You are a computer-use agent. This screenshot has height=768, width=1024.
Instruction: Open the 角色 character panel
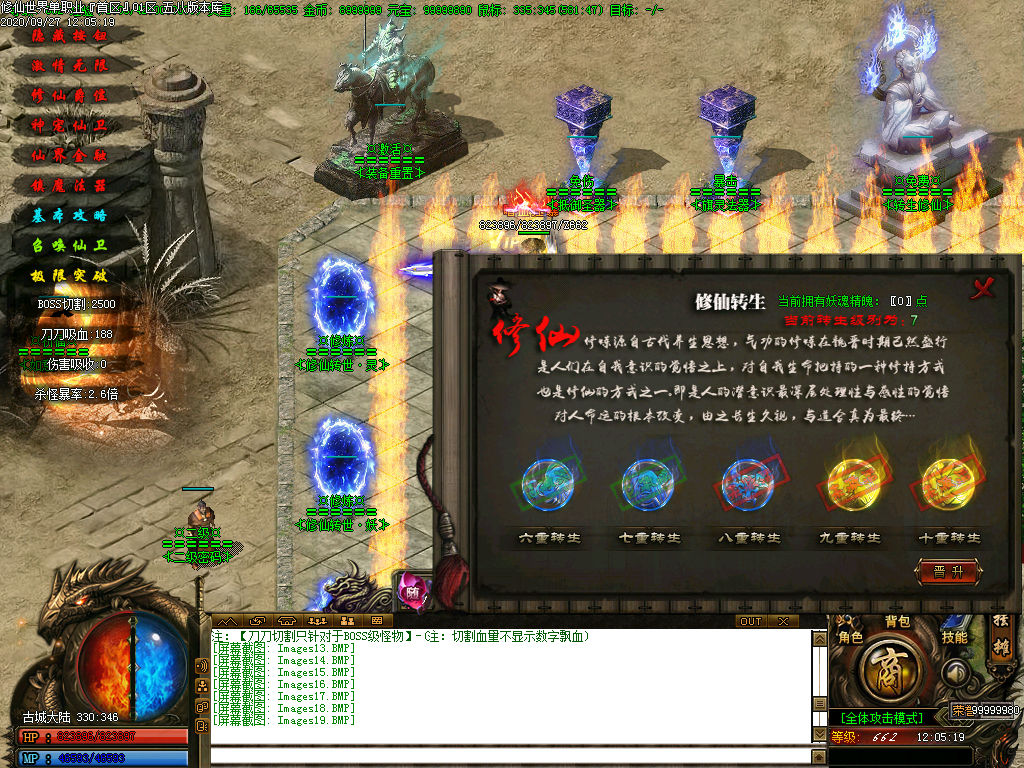850,637
